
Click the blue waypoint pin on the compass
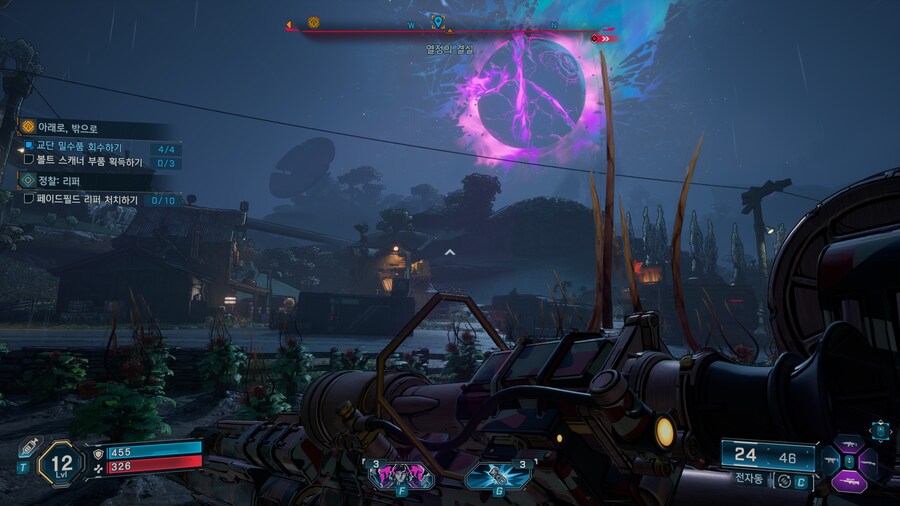click(x=437, y=21)
